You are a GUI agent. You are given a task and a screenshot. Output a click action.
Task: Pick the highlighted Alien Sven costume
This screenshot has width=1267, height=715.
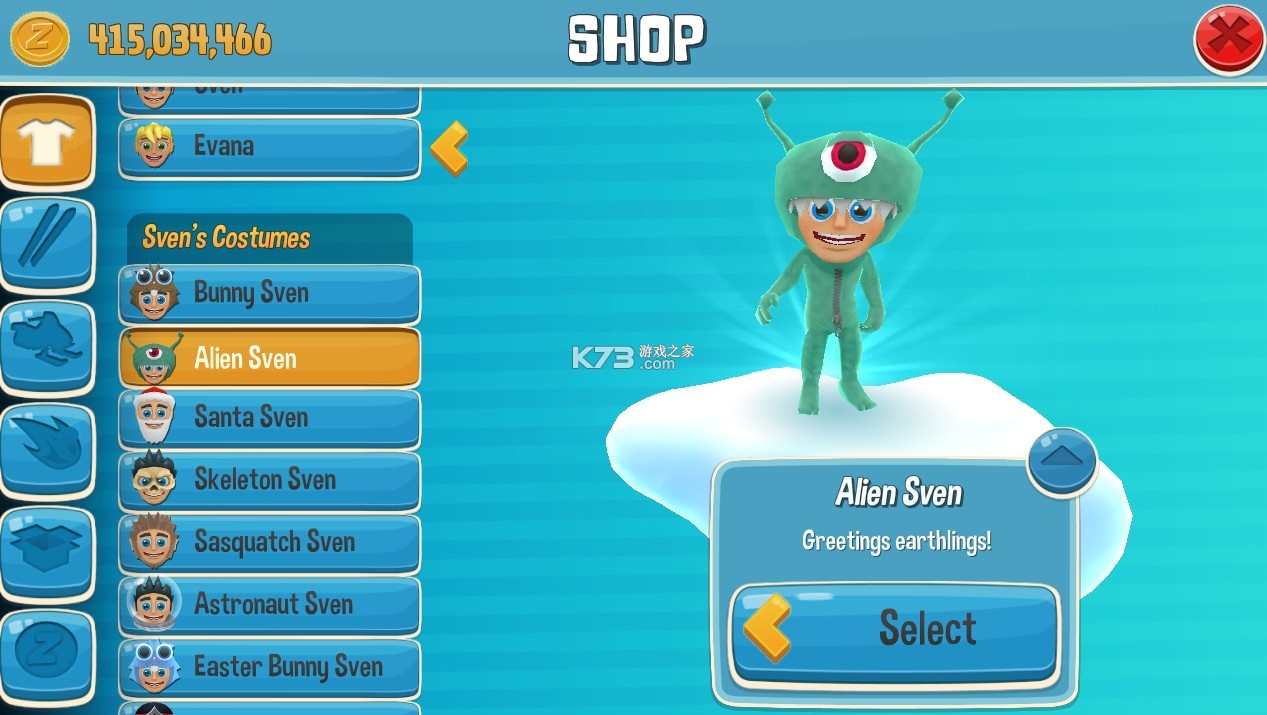pos(269,357)
